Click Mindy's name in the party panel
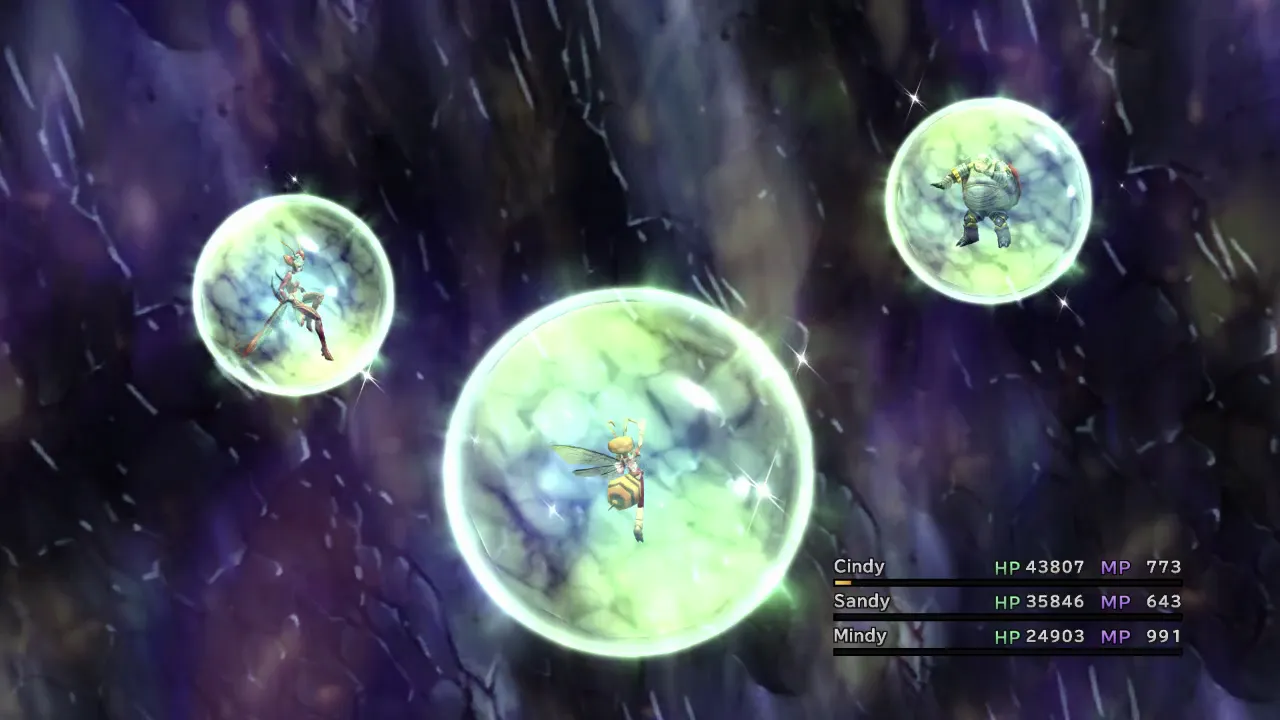The width and height of the screenshot is (1280, 720). (860, 636)
